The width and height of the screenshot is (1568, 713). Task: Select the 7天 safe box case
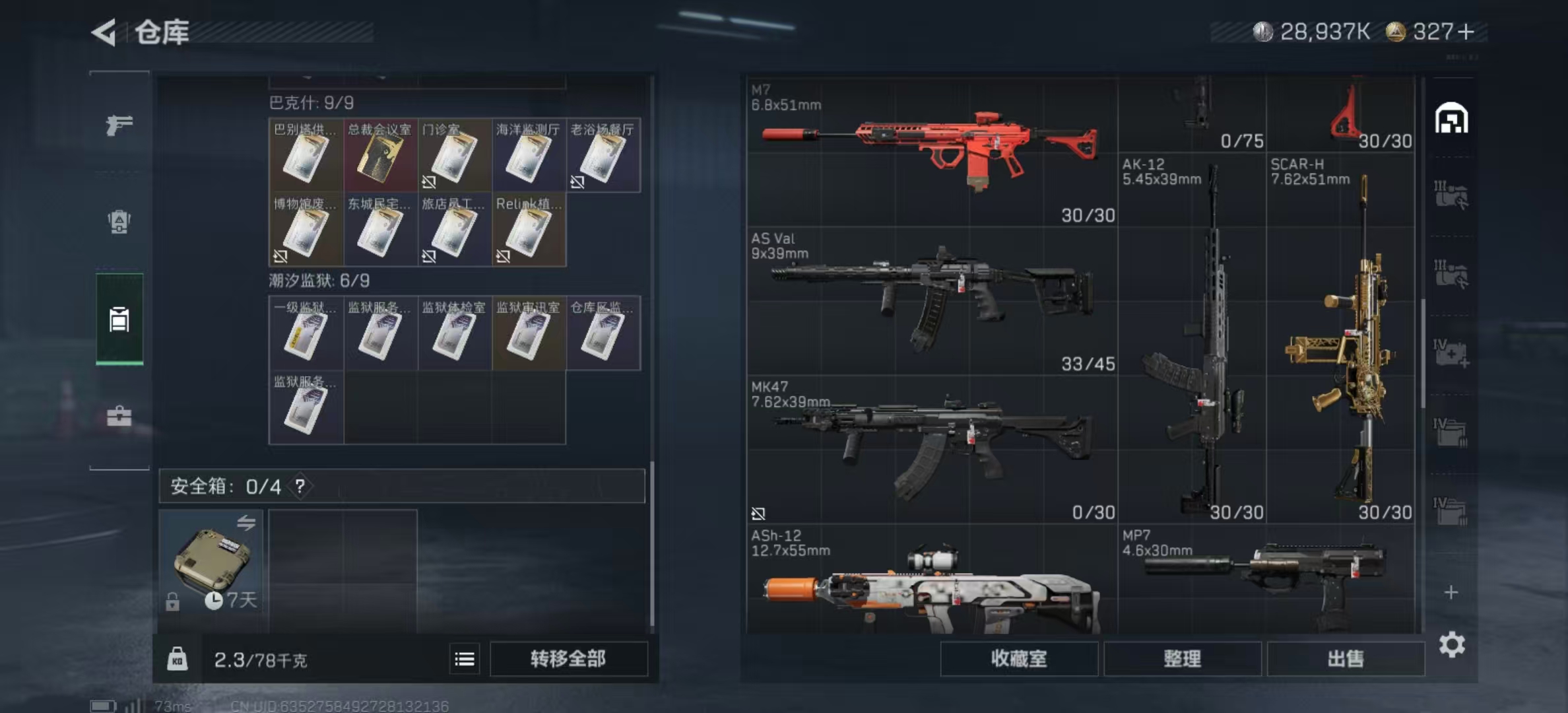[211, 561]
